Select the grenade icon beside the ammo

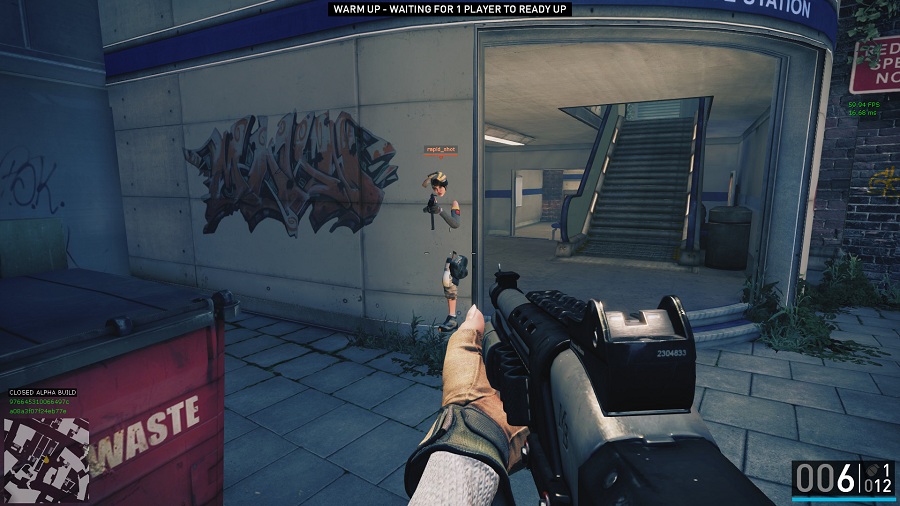[x=872, y=469]
